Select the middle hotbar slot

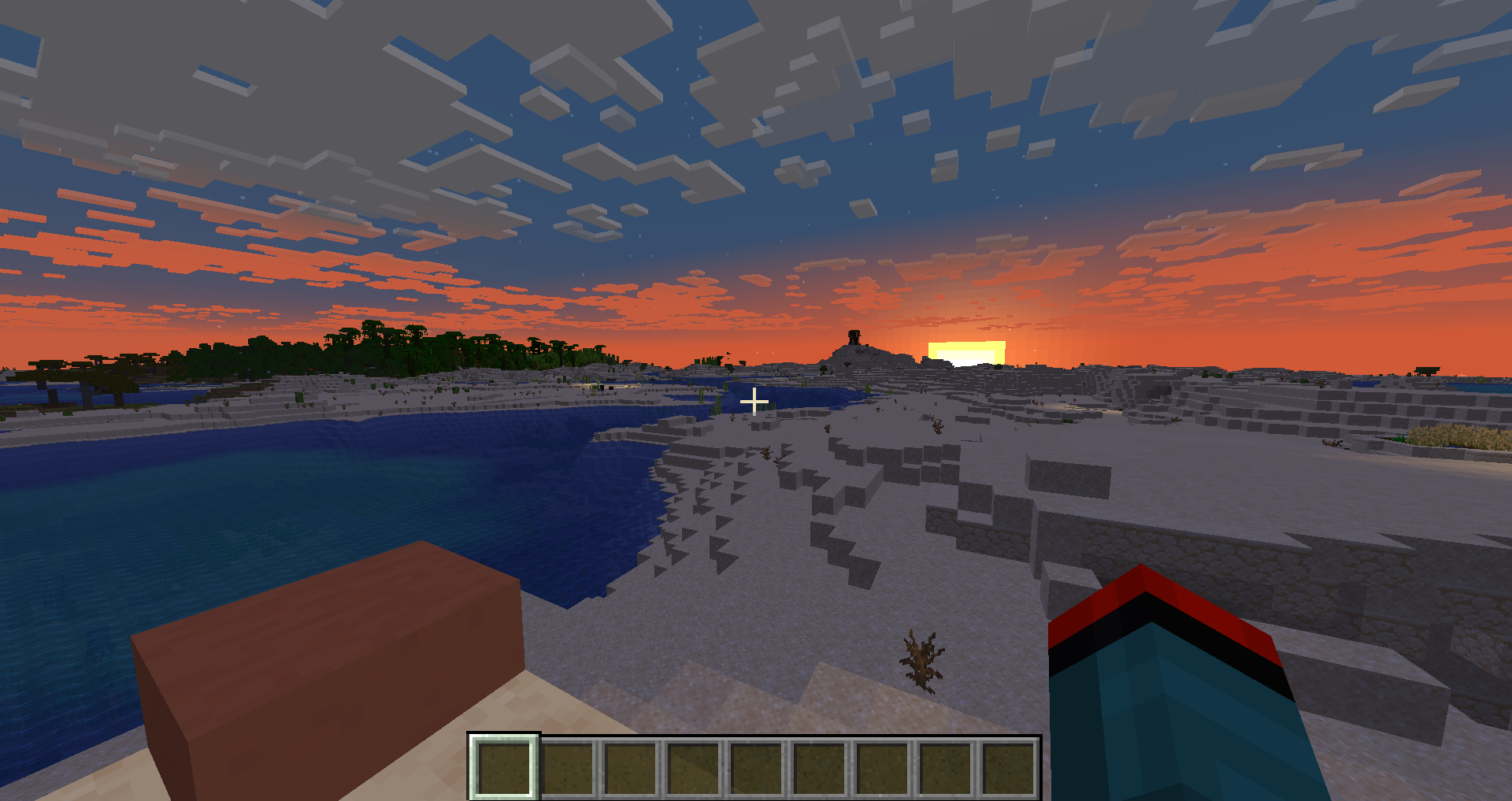(756, 769)
